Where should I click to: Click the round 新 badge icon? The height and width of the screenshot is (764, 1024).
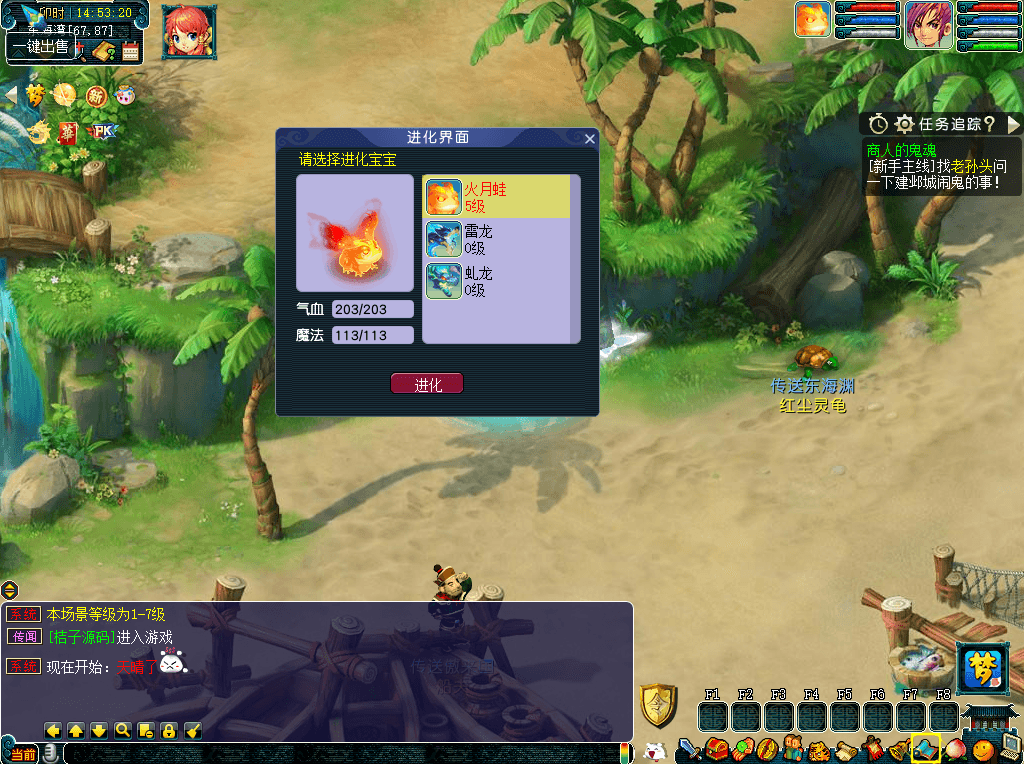96,96
